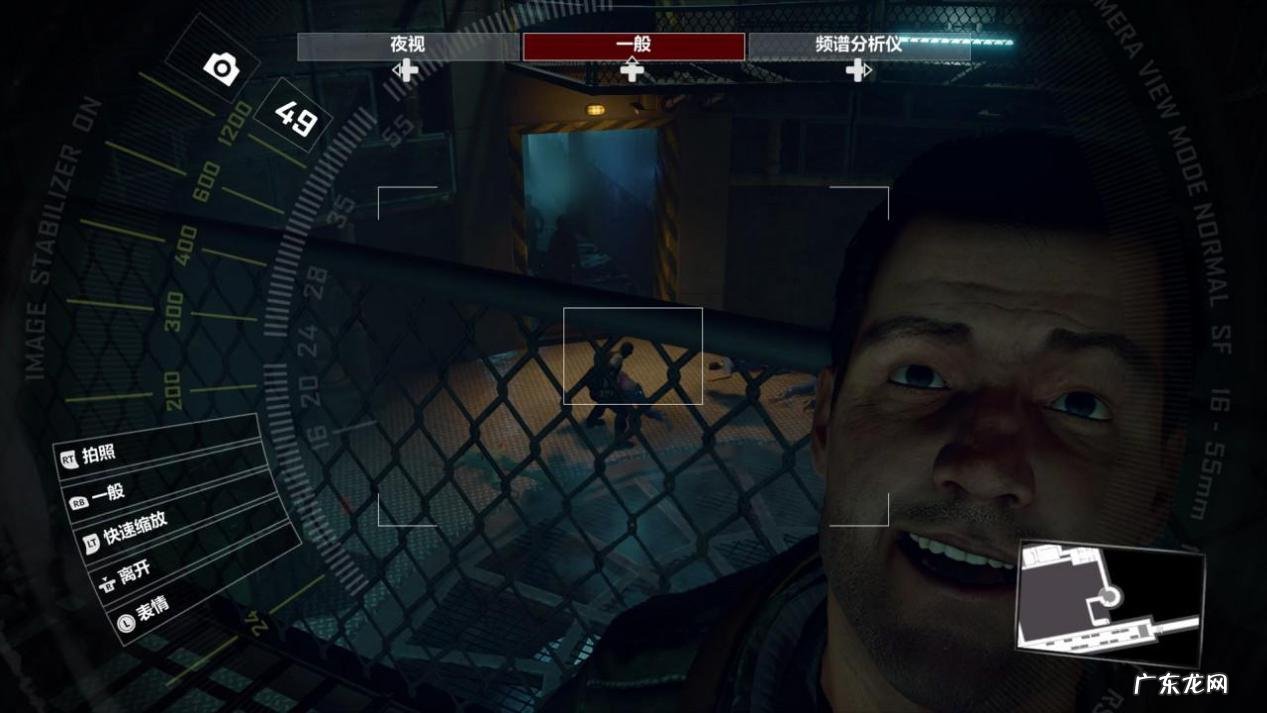Choose the 频谱分析仪 spectrum analyzer mode
Image resolution: width=1267 pixels, height=713 pixels.
click(858, 46)
